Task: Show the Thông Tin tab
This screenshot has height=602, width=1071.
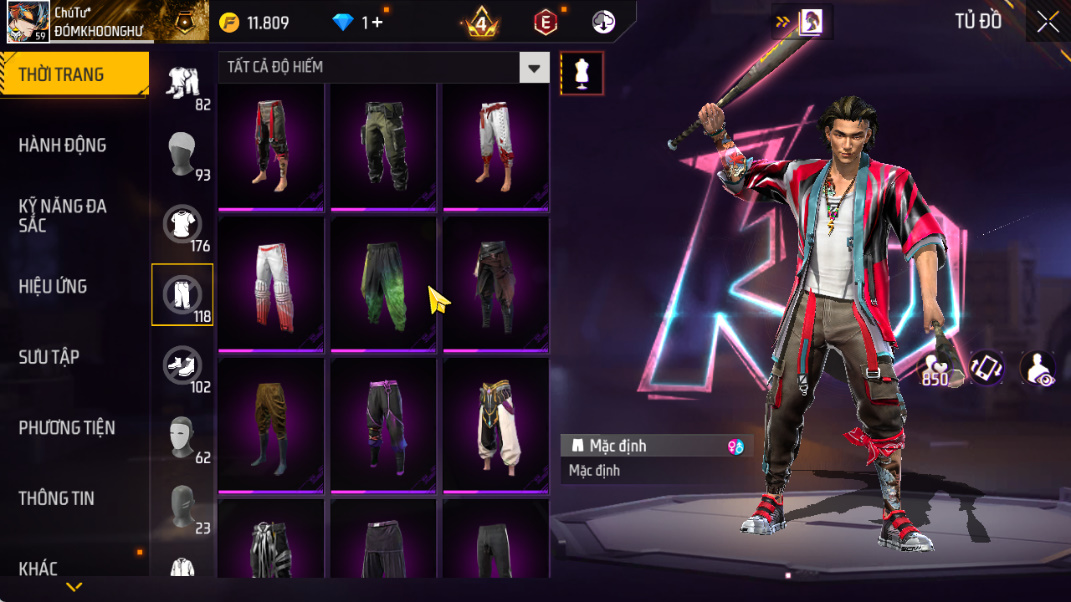Action: (56, 498)
